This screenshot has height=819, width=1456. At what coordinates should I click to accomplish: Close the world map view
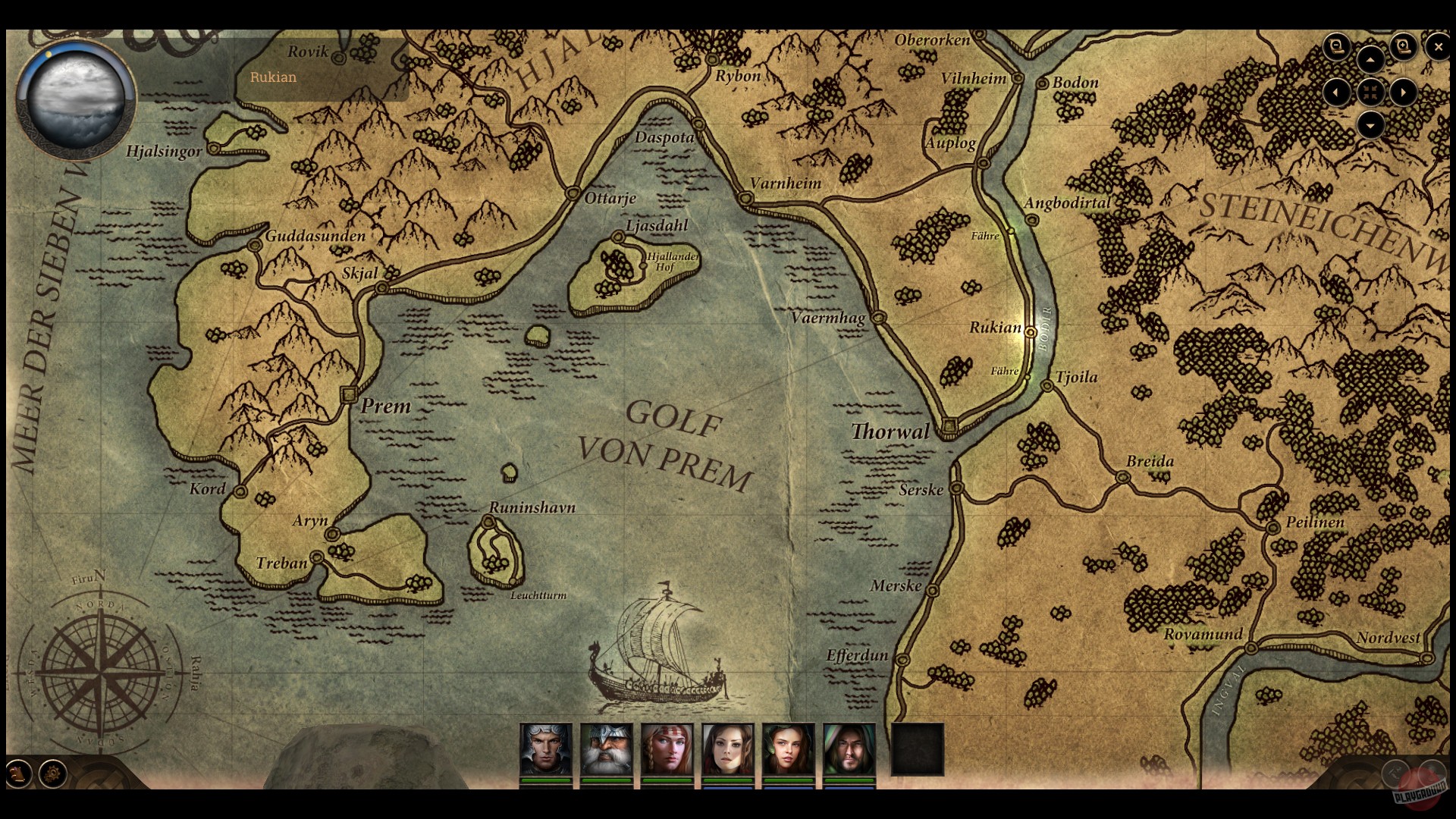pos(1438,47)
